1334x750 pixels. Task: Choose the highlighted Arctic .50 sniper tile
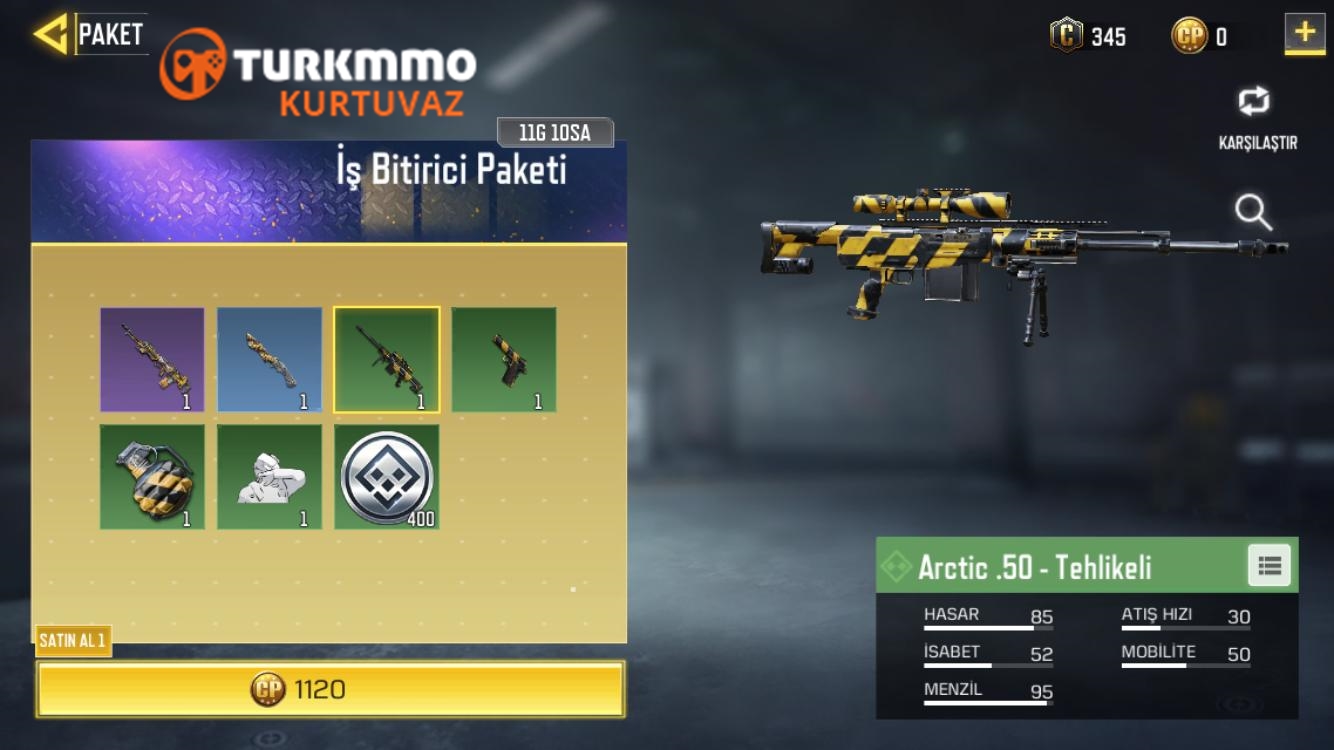click(x=387, y=360)
